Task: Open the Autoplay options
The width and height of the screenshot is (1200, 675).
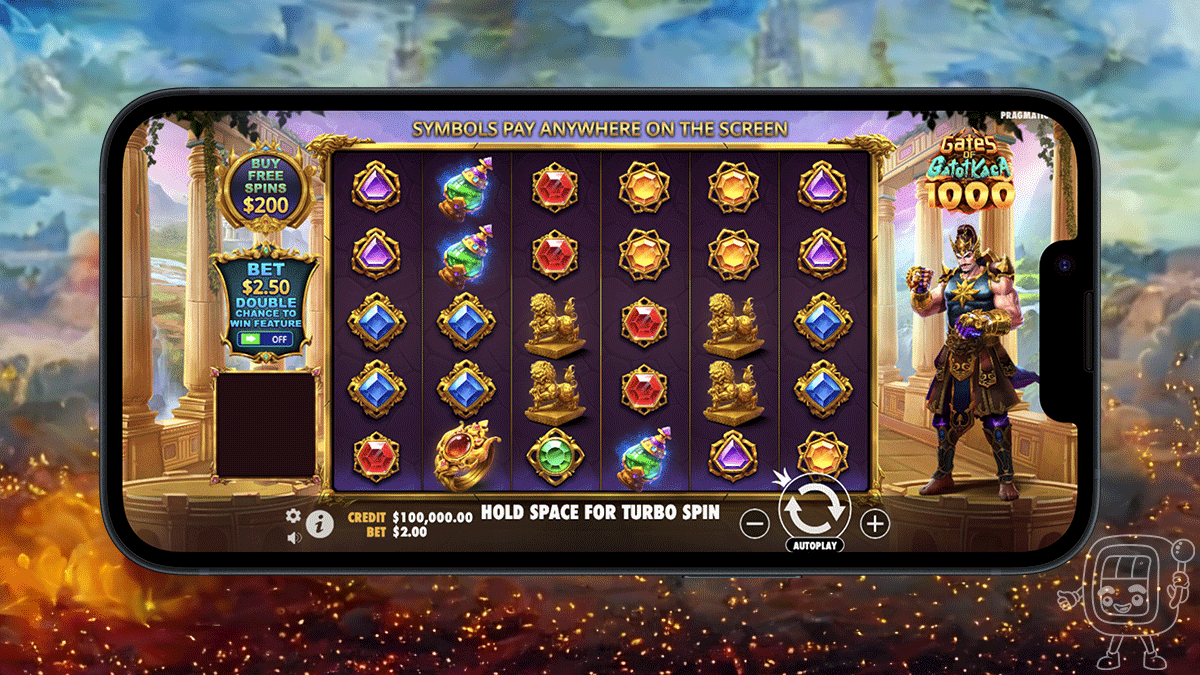Action: [815, 546]
